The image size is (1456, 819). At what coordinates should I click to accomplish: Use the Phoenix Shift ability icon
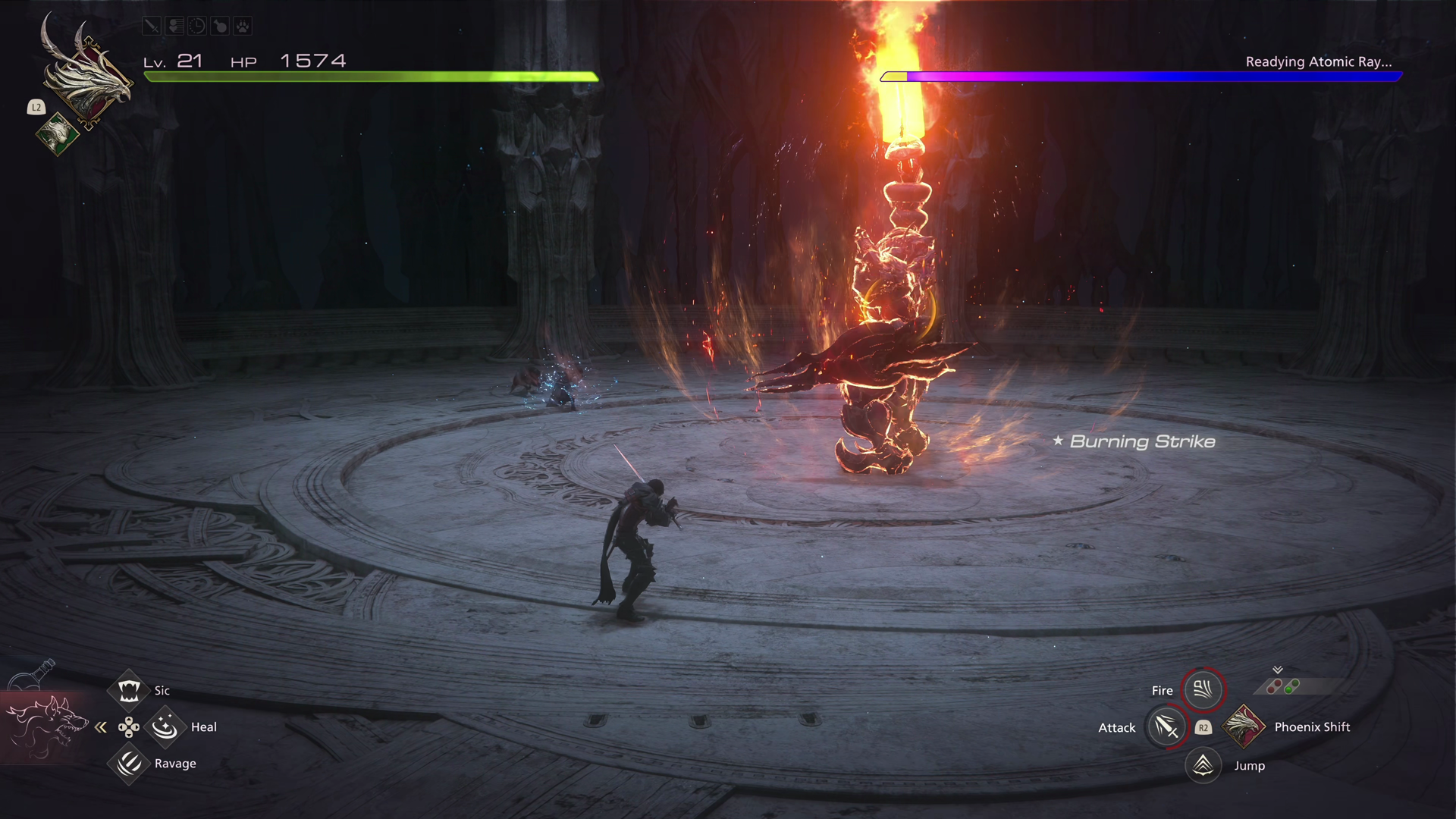(x=1243, y=726)
